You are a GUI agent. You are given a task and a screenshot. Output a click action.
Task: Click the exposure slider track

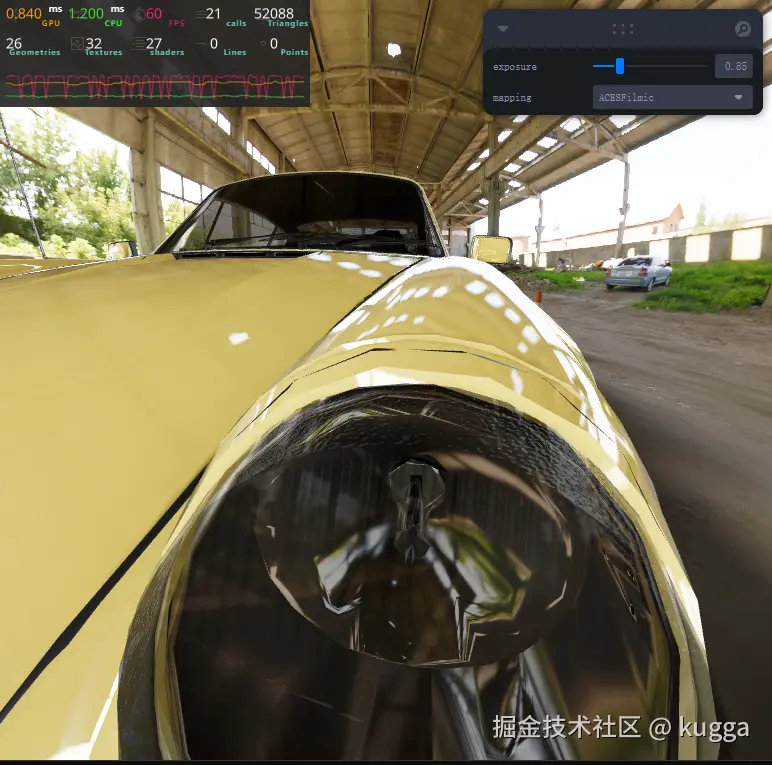[650, 66]
